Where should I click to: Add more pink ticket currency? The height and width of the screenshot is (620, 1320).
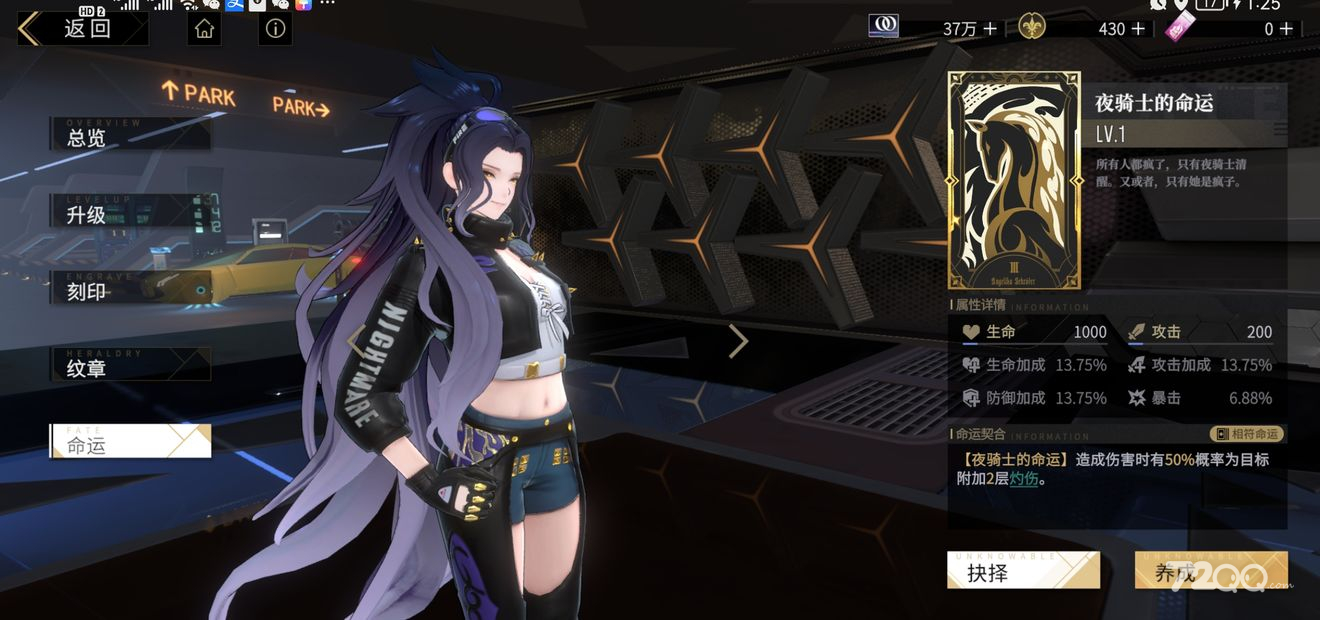tap(1286, 29)
